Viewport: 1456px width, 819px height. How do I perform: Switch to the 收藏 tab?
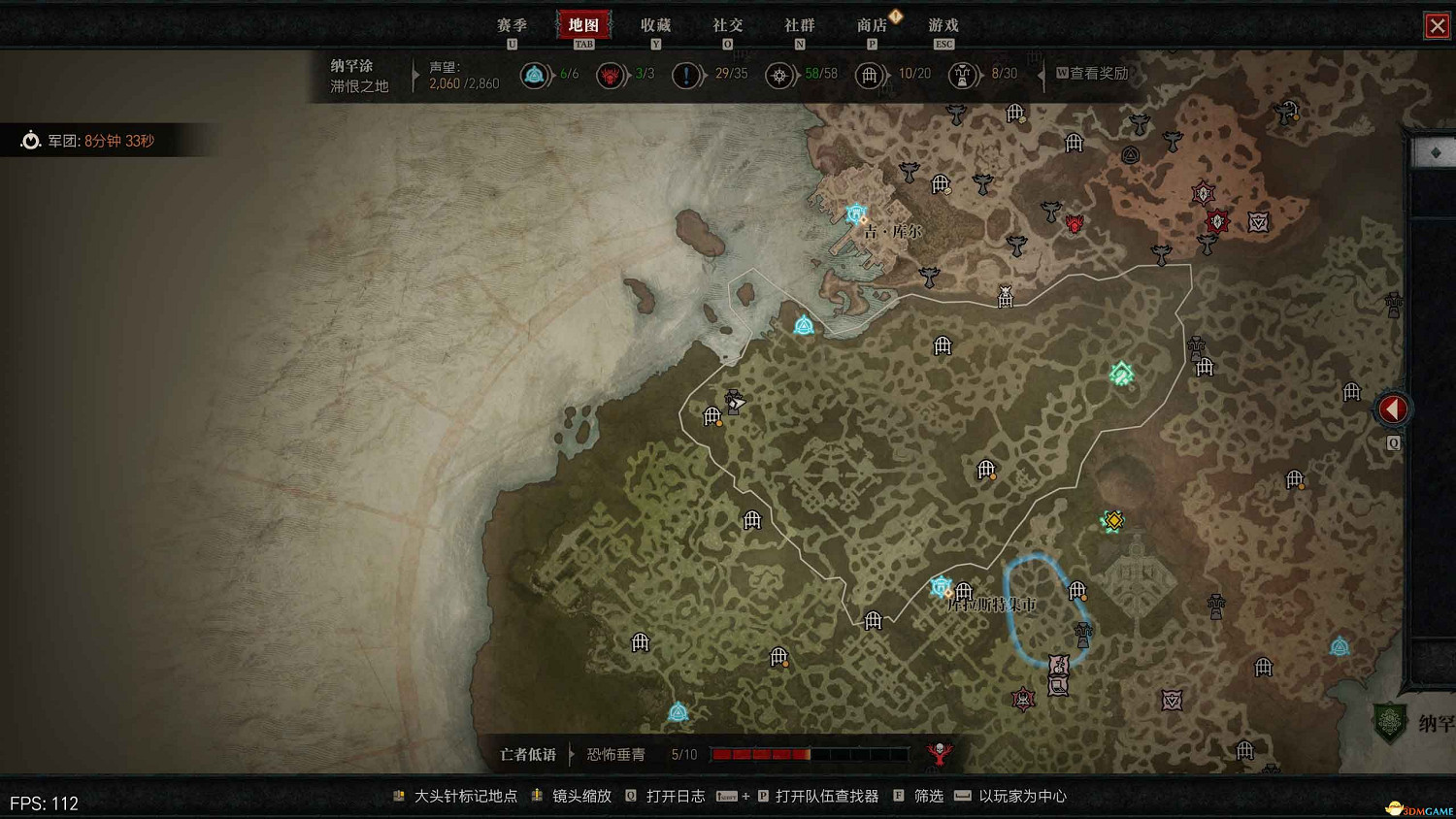(657, 25)
